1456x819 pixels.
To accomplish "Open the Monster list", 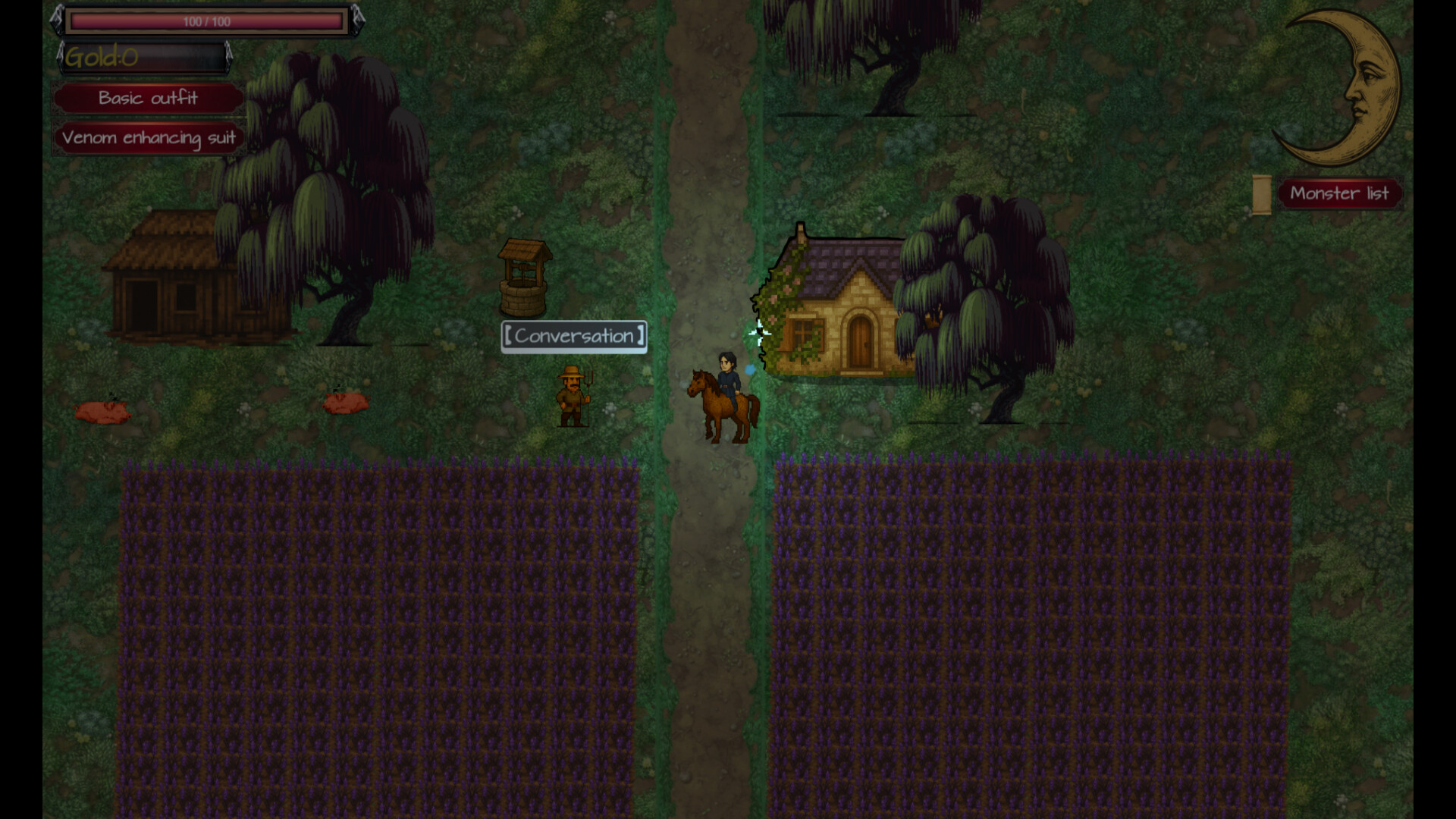I will click(x=1339, y=193).
